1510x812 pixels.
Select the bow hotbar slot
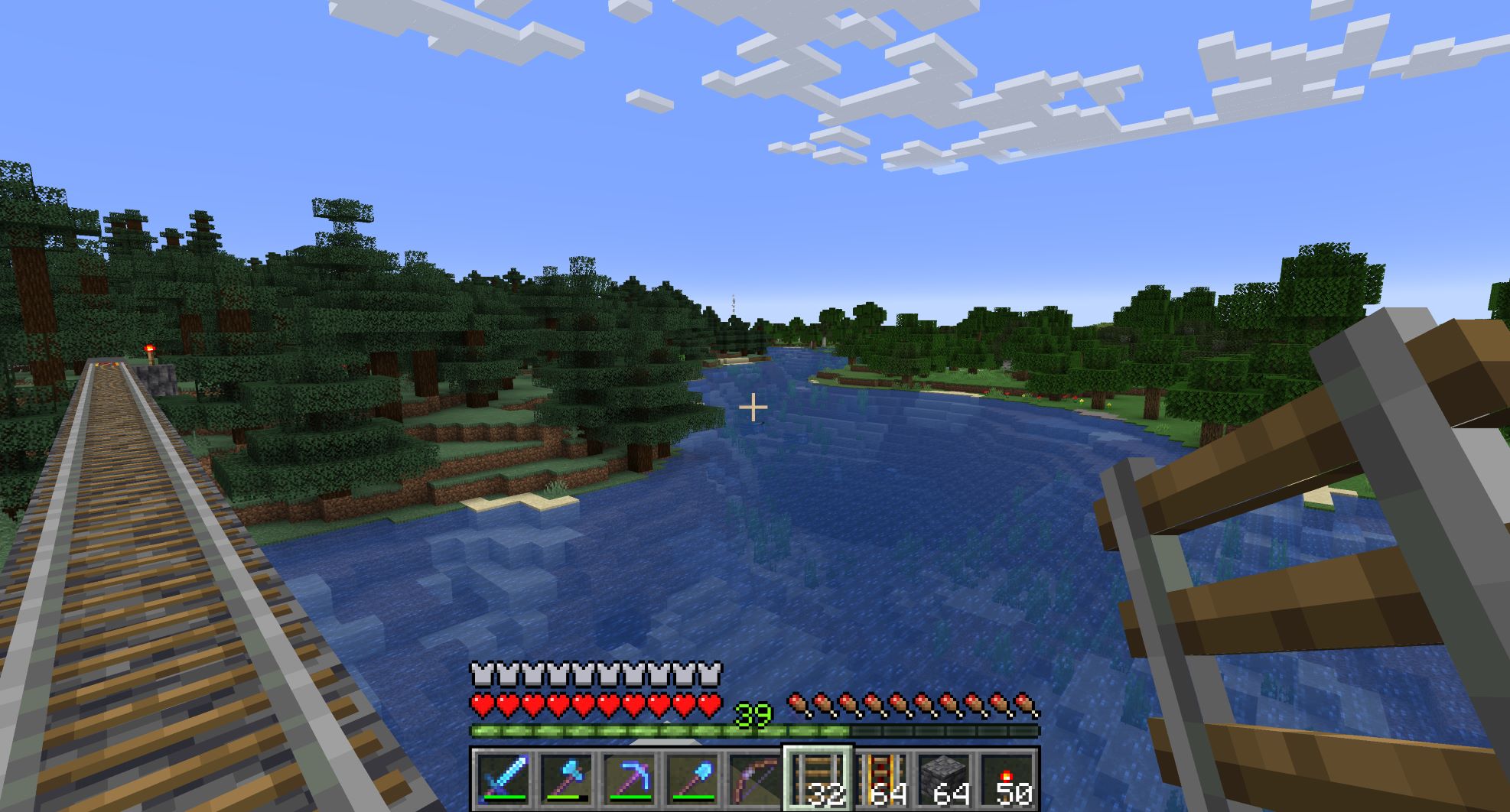point(754,778)
